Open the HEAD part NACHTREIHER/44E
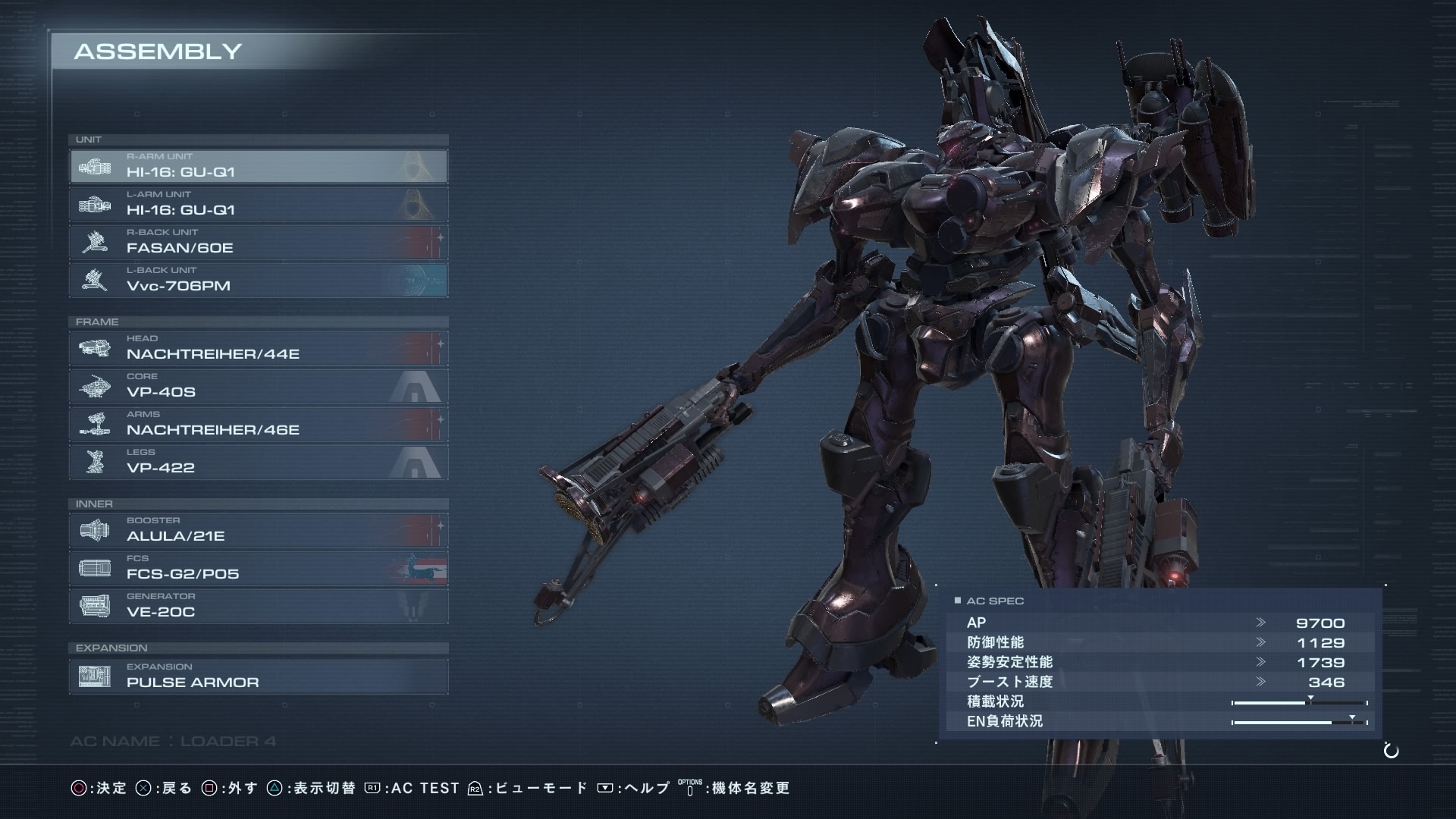This screenshot has height=819, width=1456. pos(258,348)
